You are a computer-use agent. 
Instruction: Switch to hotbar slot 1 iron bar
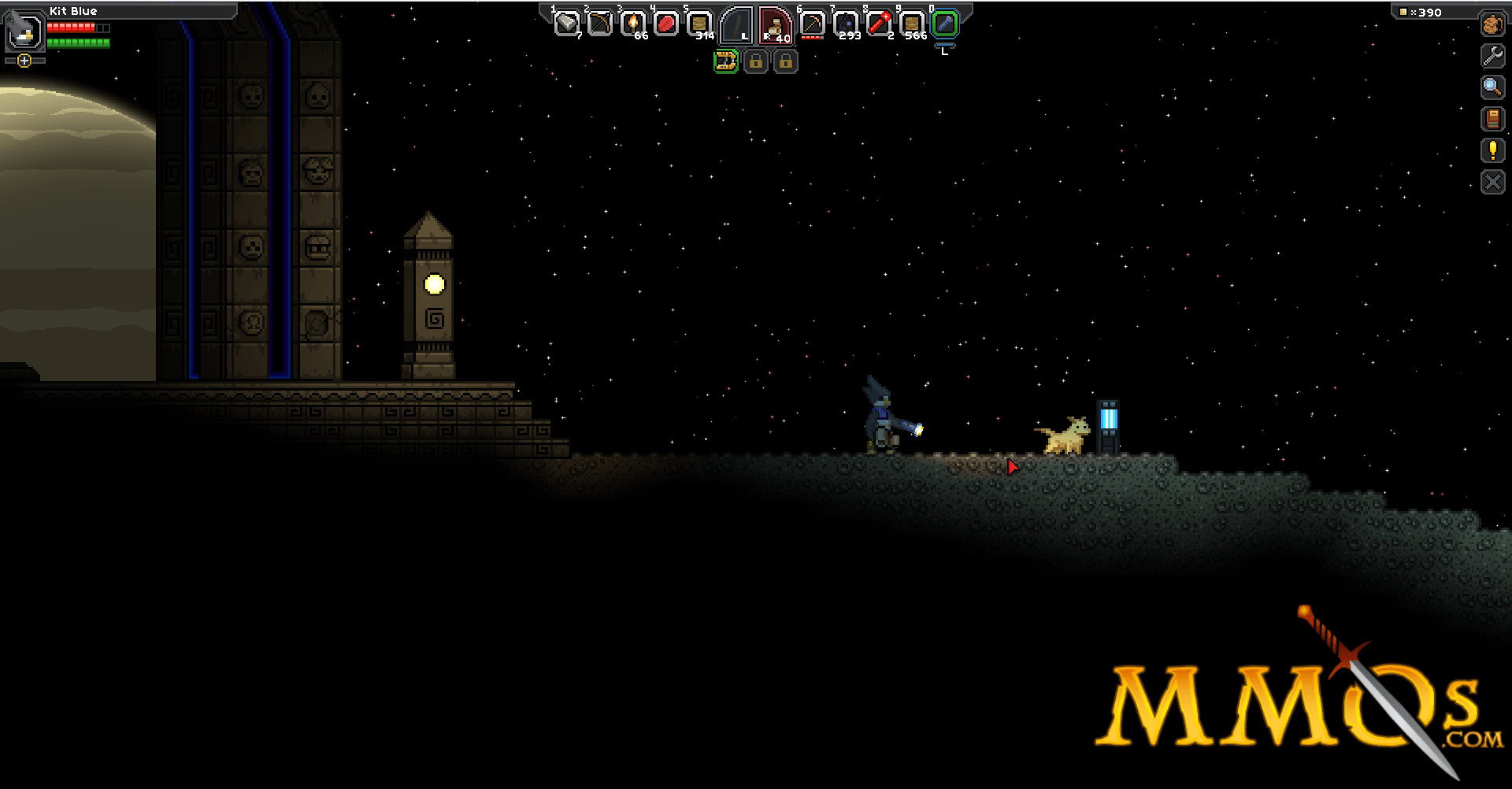pos(566,22)
